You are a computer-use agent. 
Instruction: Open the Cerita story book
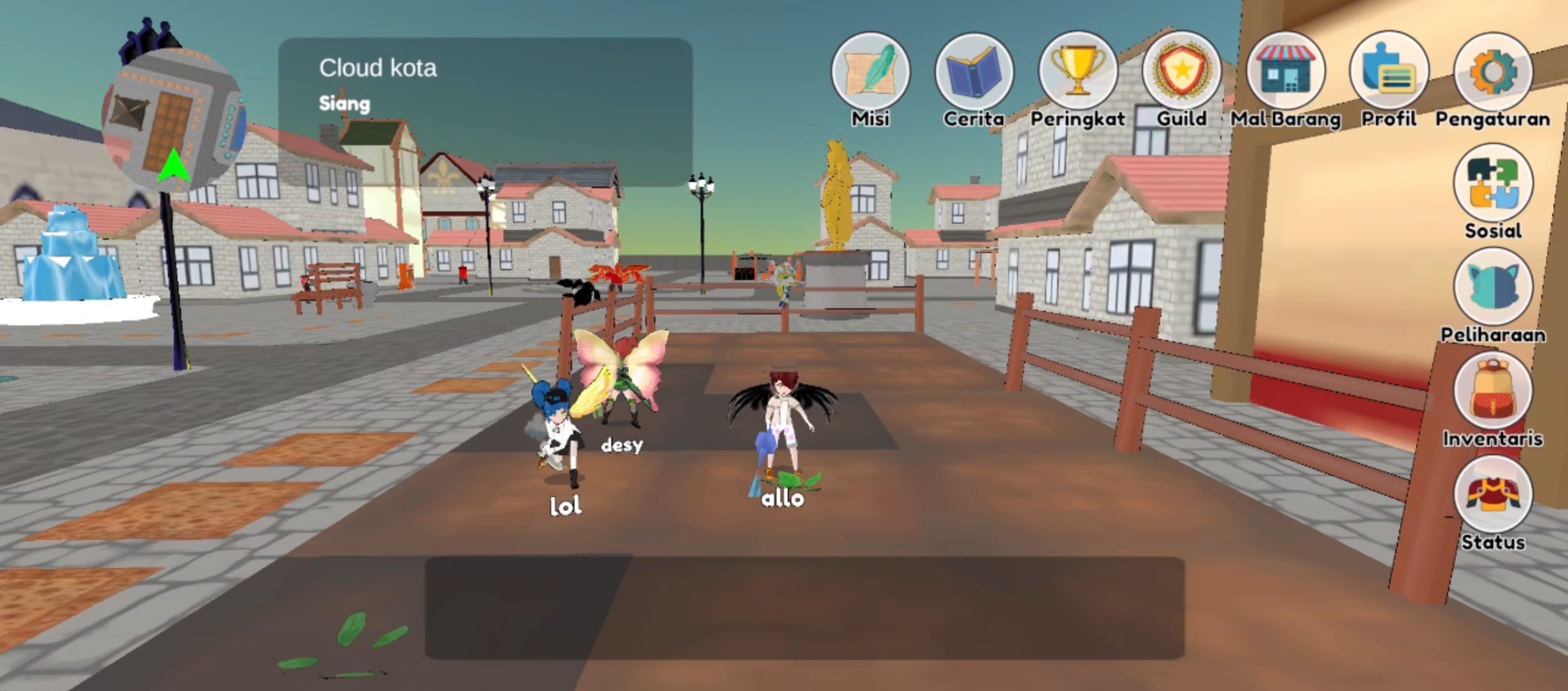pyautogui.click(x=974, y=72)
